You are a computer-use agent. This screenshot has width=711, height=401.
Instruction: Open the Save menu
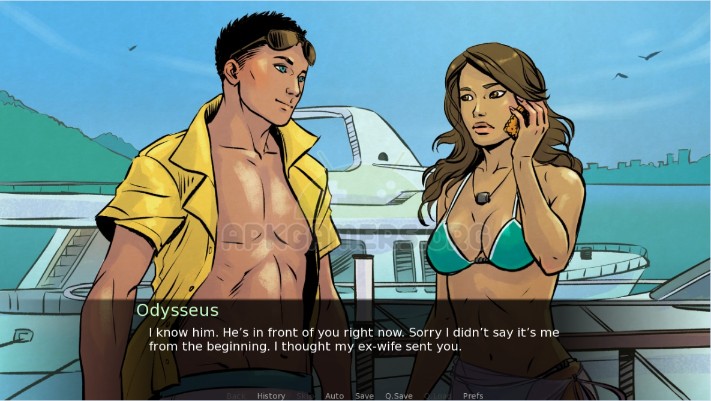click(x=364, y=396)
